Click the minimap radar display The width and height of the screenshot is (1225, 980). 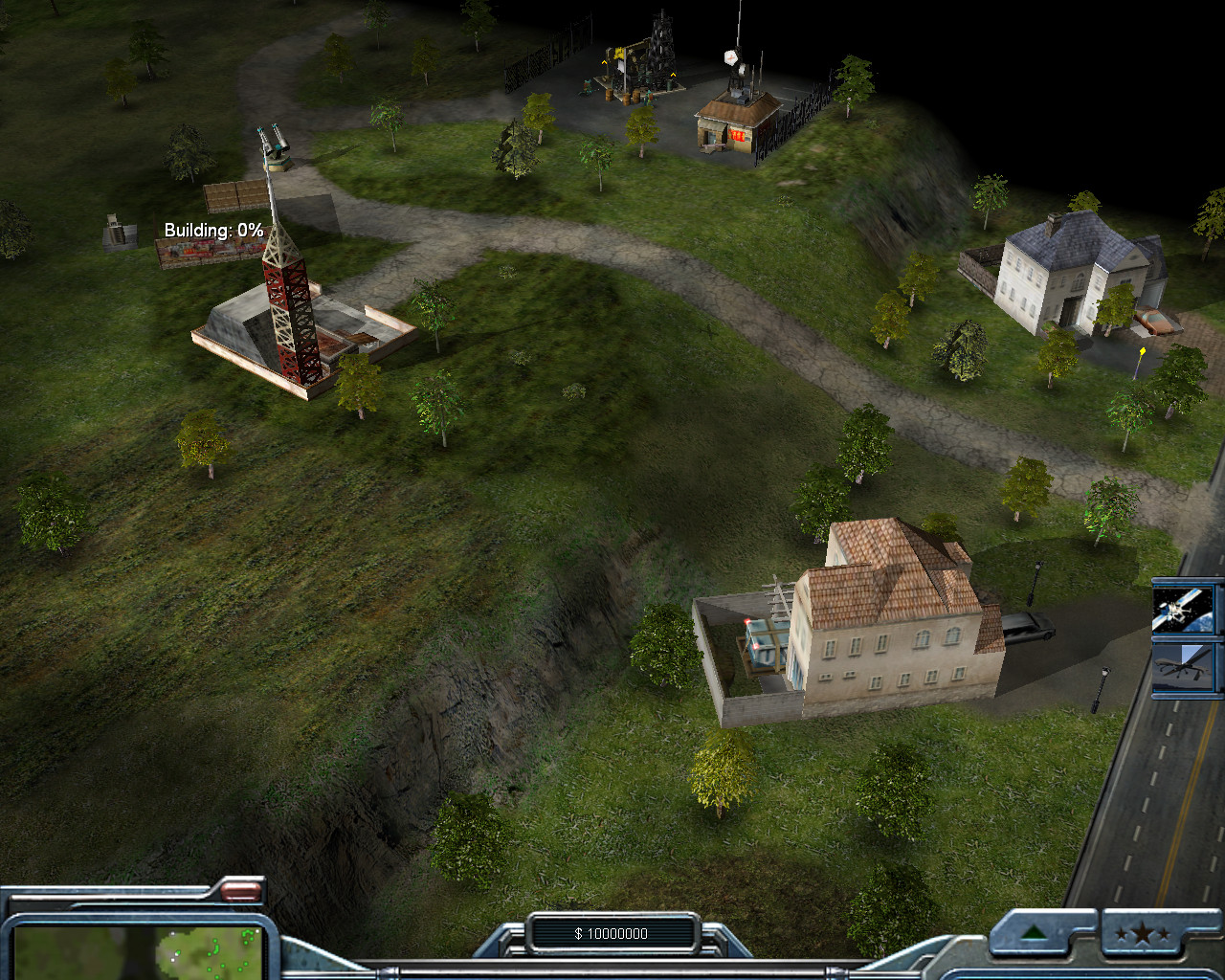coord(139,951)
